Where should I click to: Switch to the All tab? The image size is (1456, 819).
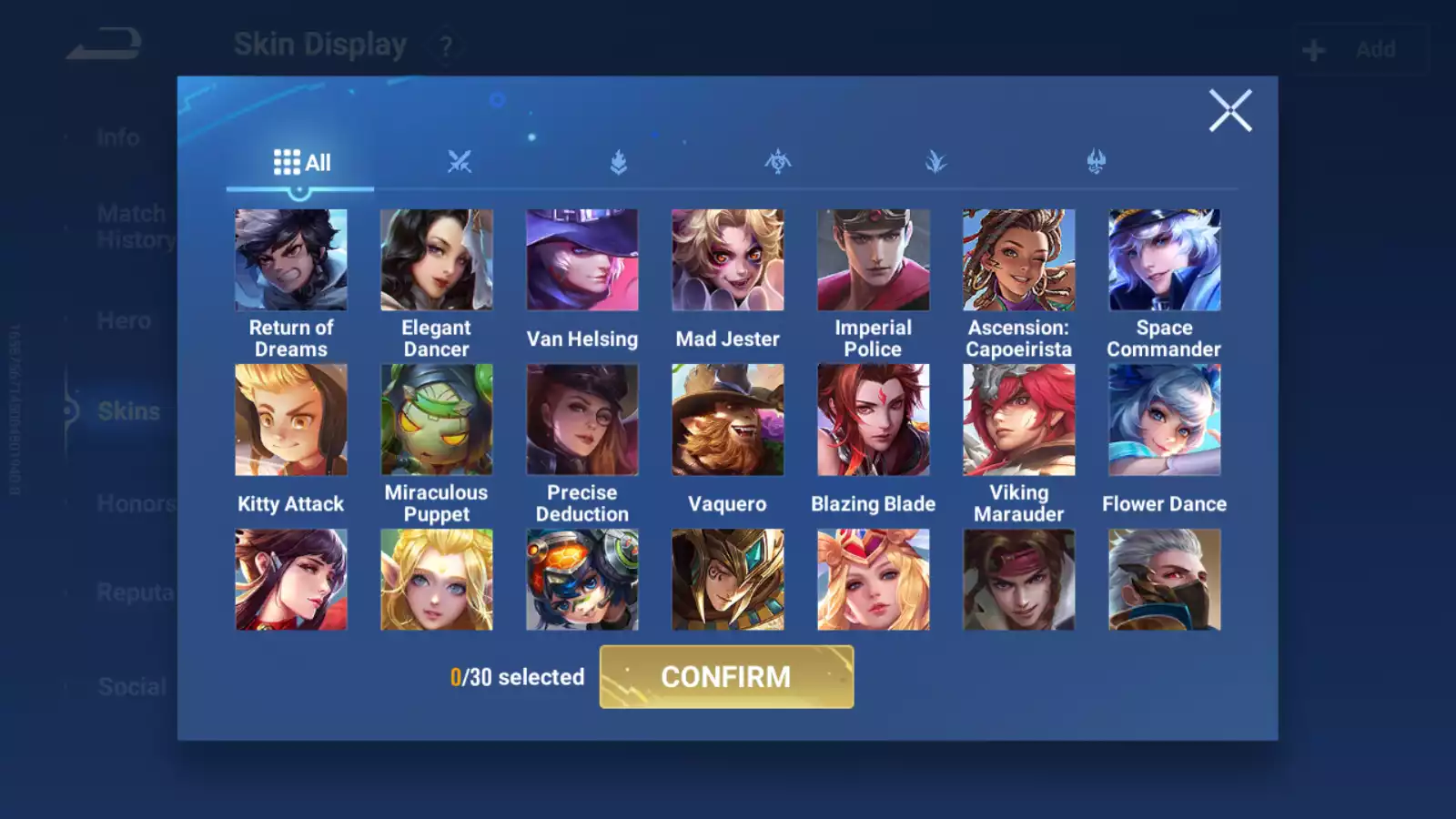coord(303,161)
